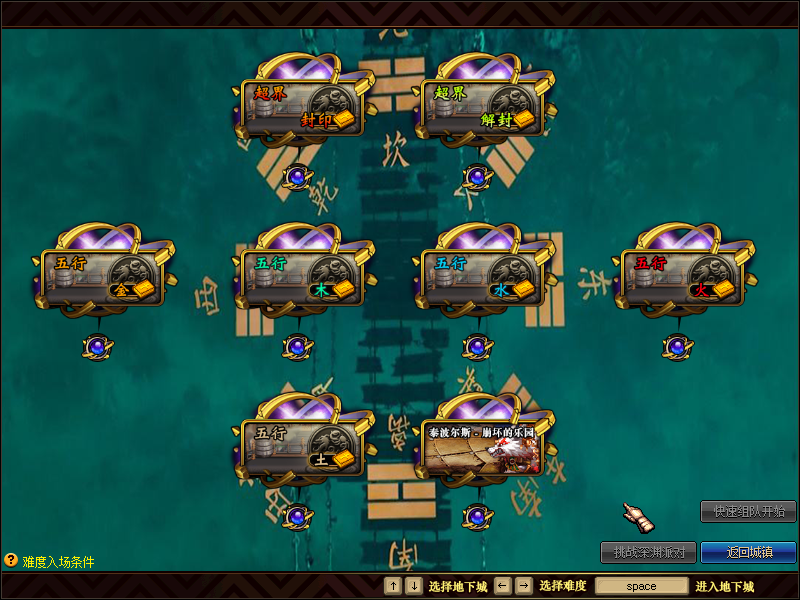This screenshot has width=800, height=600.
Task: Click the 挑战深渊派对 abyss party button
Action: 648,552
